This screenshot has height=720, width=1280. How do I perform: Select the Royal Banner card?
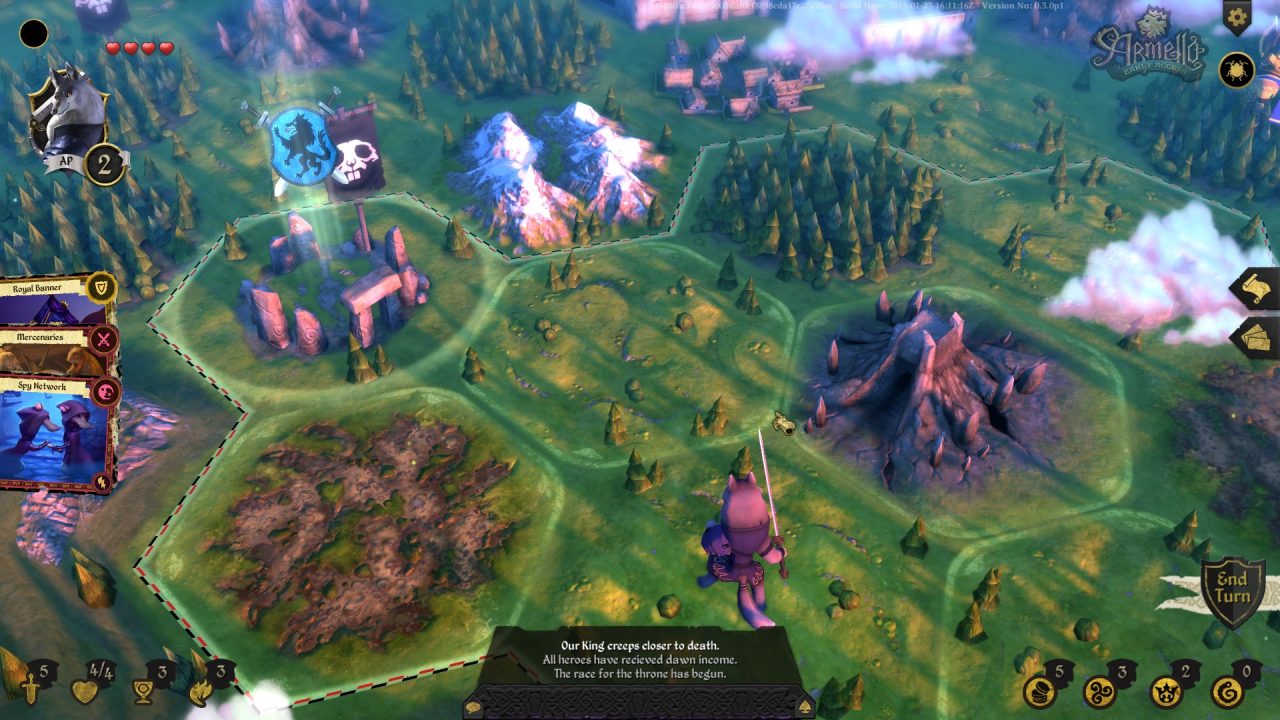[40, 290]
